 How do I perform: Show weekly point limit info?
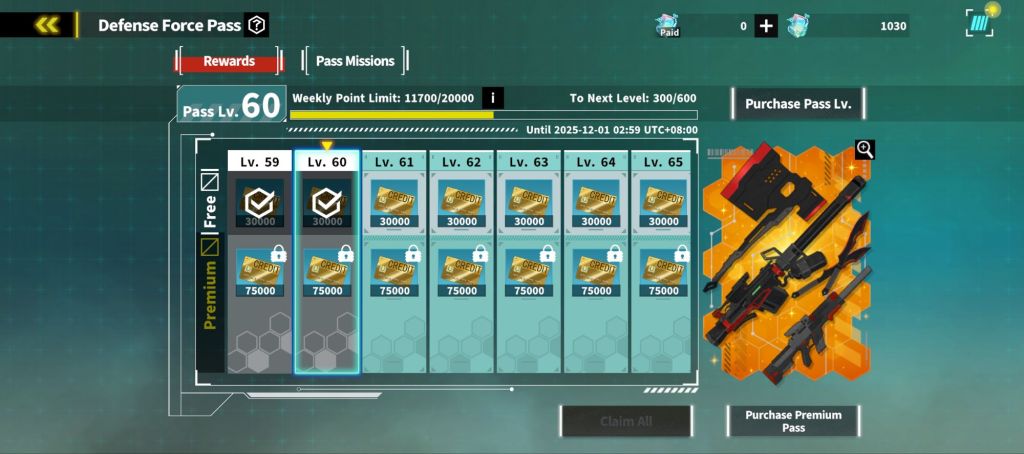tap(493, 98)
